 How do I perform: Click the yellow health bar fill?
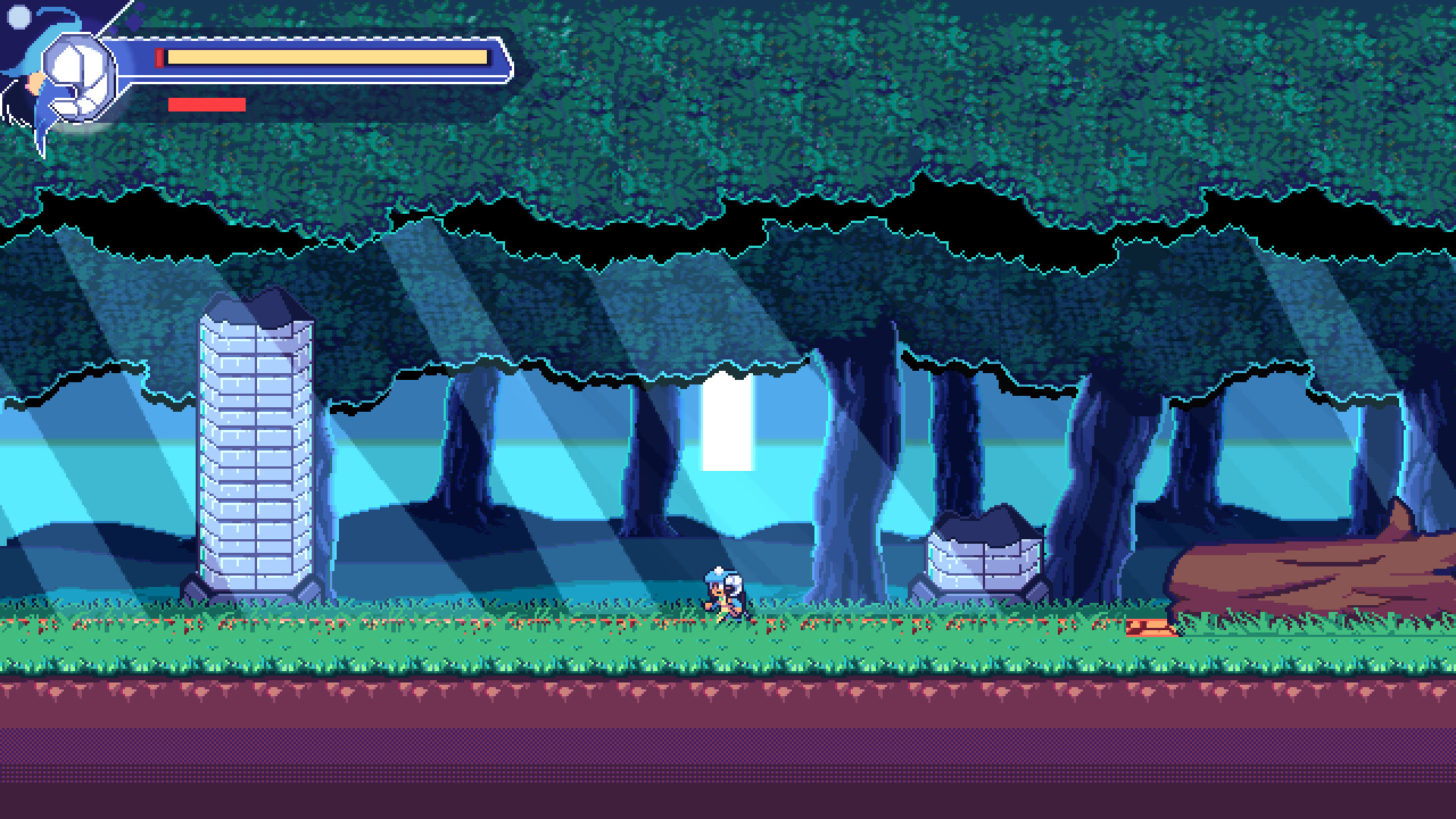(326, 55)
